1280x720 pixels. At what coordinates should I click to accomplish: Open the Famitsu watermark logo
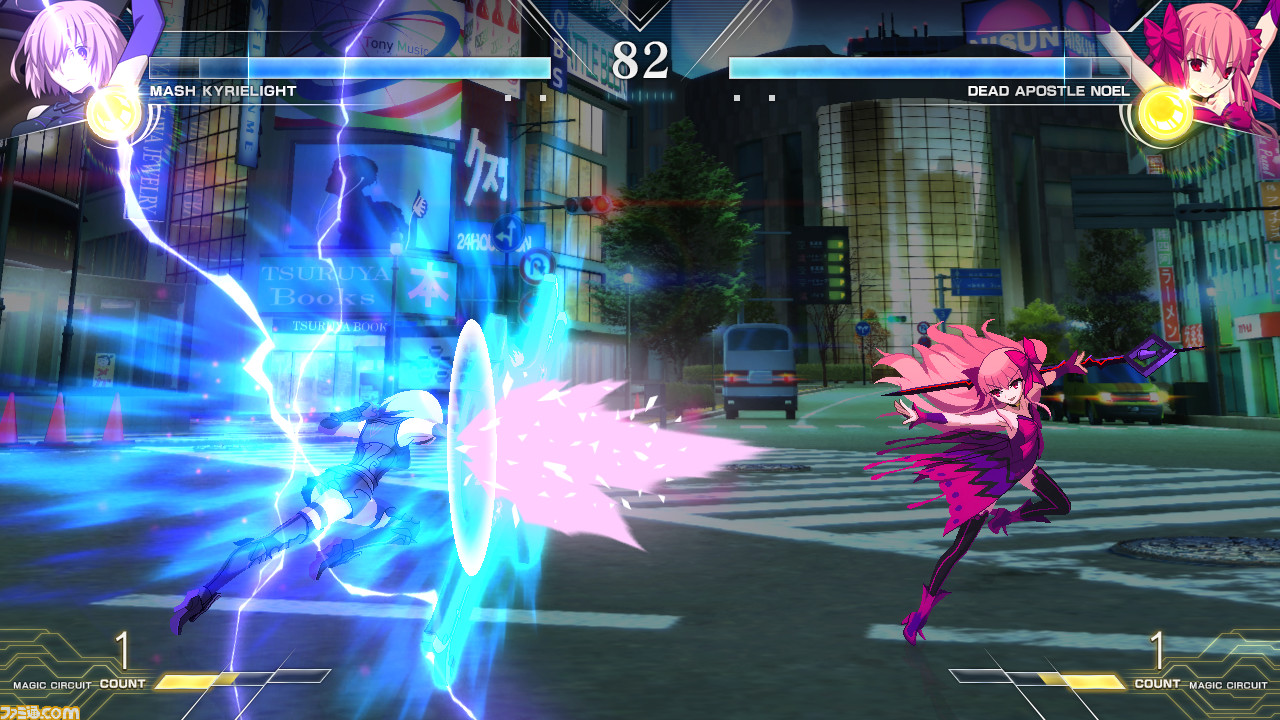point(40,710)
